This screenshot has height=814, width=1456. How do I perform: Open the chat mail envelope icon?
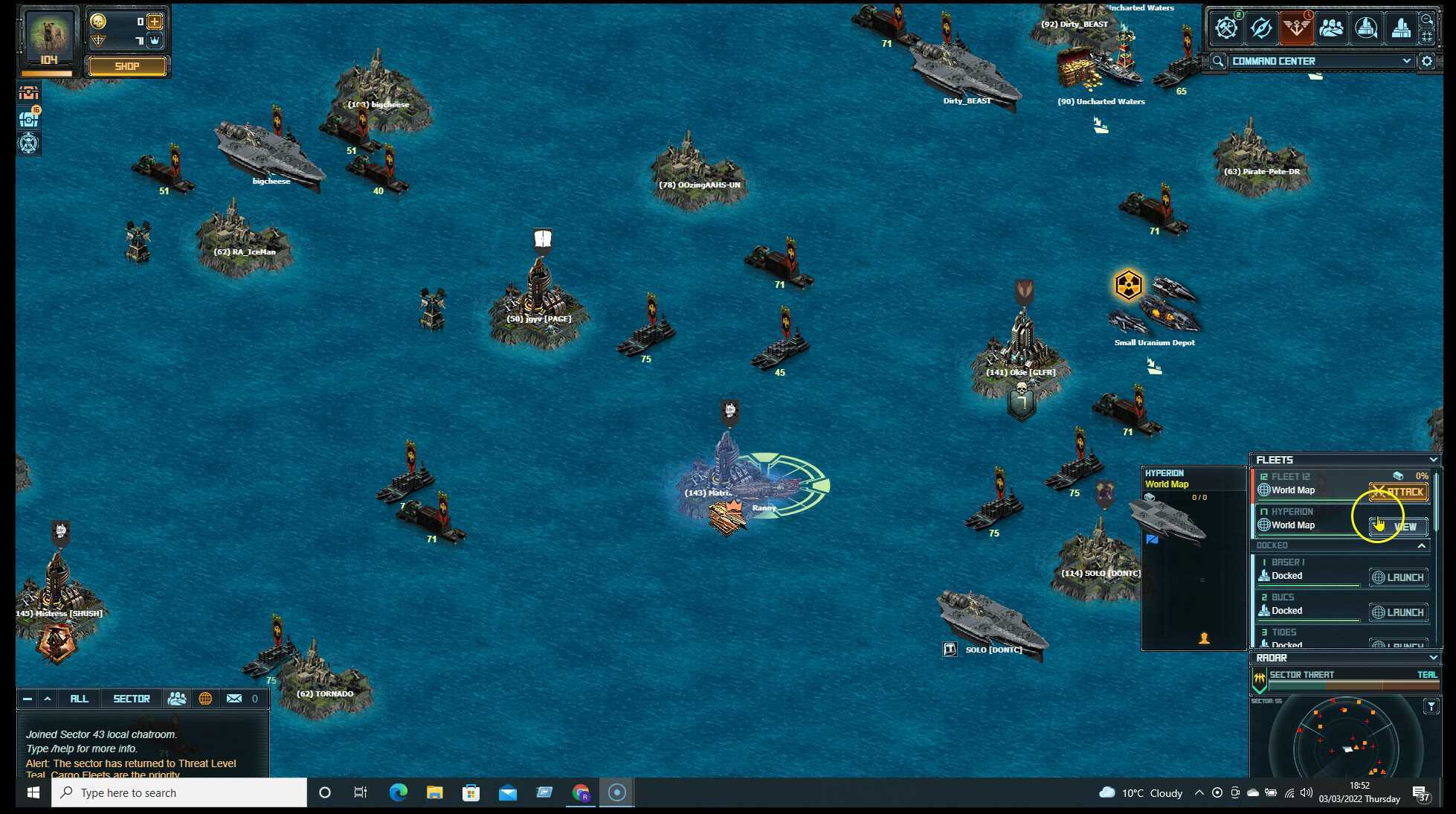coord(234,699)
